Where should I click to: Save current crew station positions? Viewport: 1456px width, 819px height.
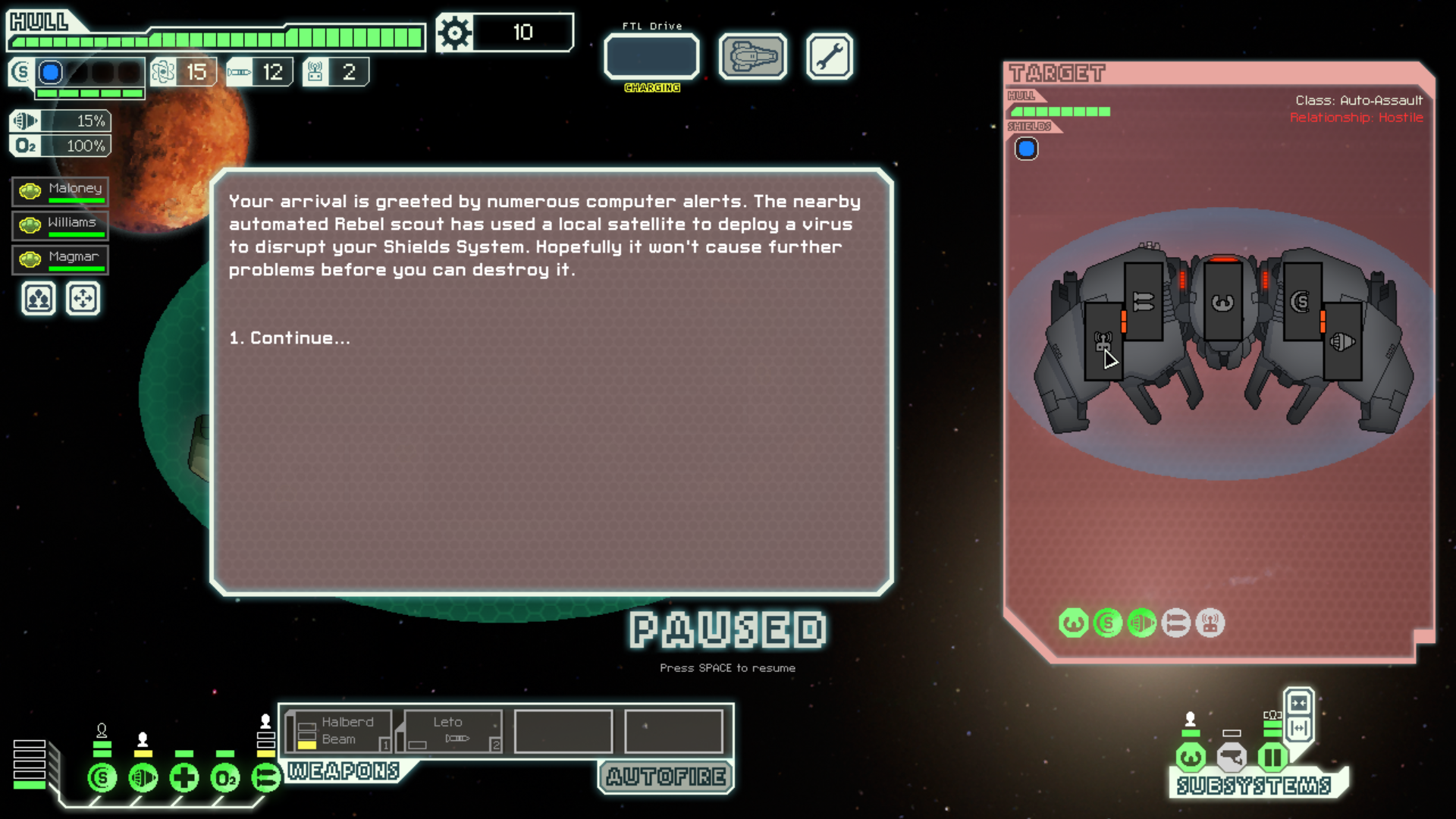[39, 299]
